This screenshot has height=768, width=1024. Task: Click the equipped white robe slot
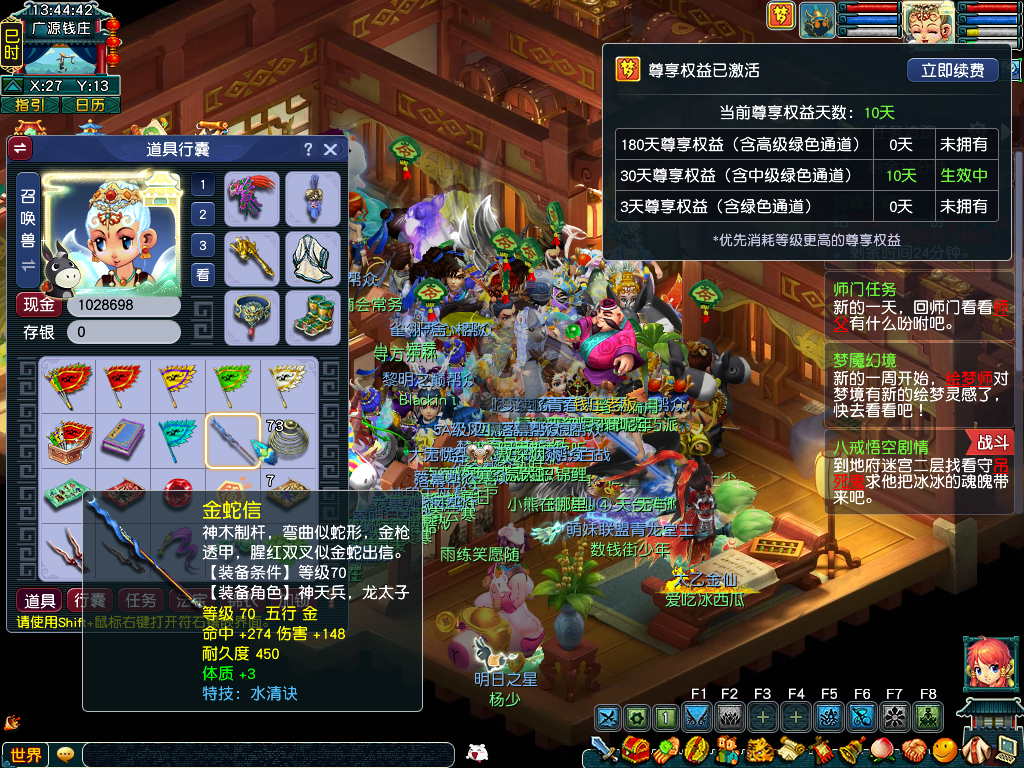coord(314,257)
